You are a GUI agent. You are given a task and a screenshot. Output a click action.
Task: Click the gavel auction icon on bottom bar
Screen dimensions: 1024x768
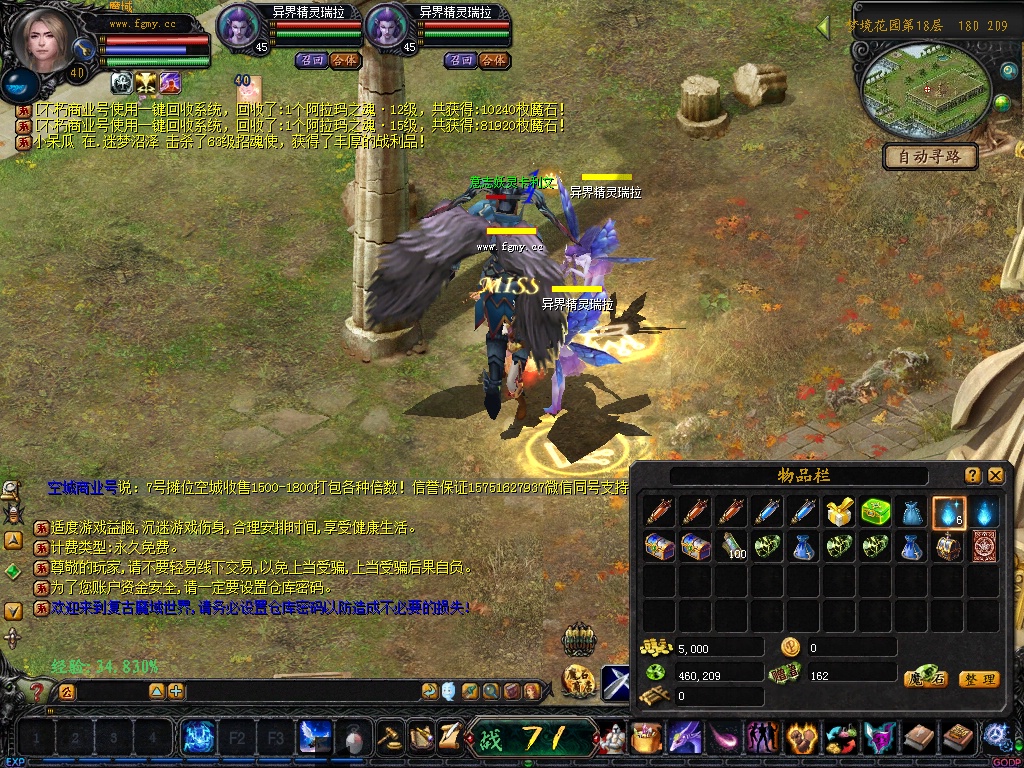[390, 737]
